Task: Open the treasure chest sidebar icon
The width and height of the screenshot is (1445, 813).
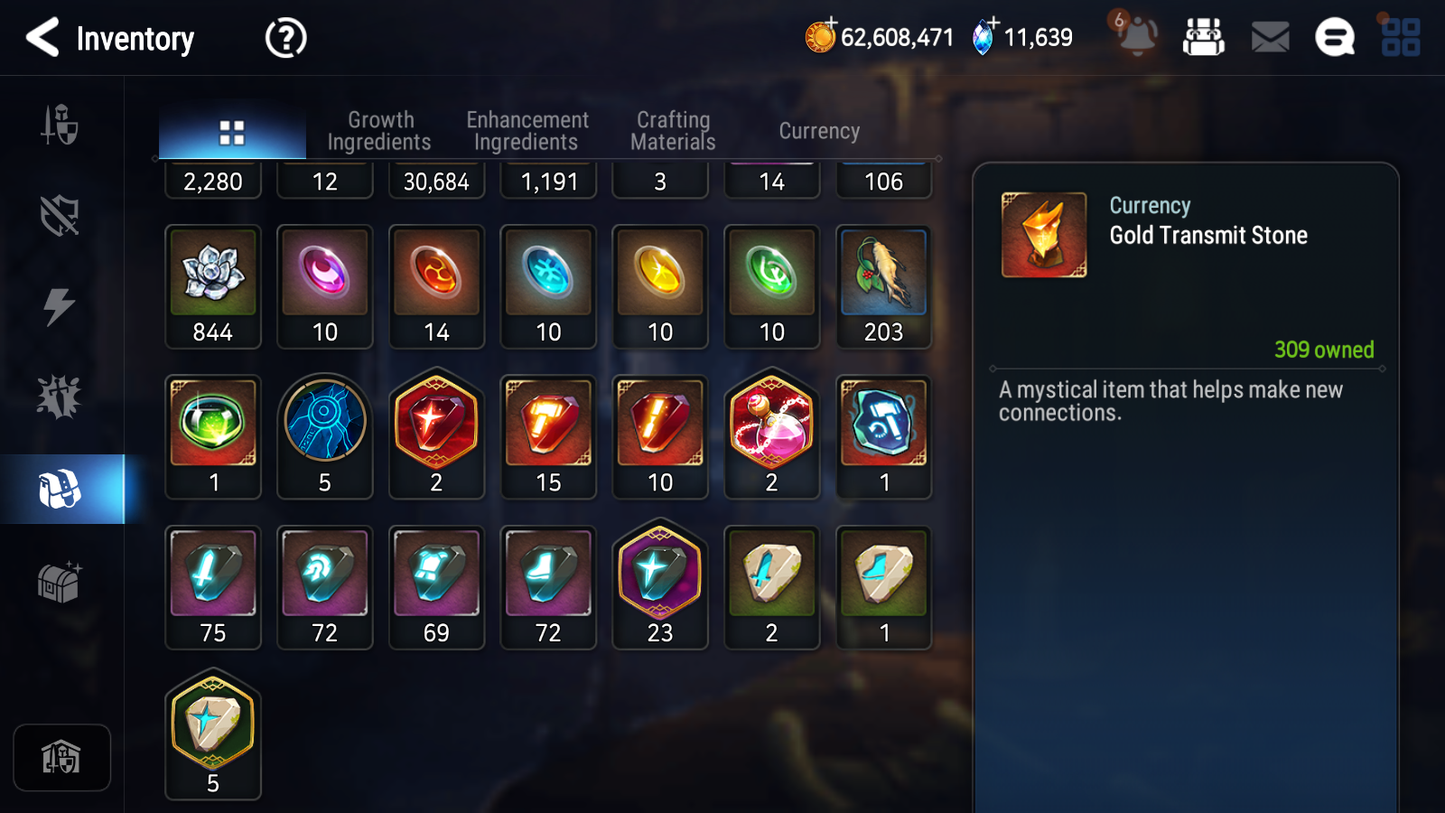Action: (61, 578)
